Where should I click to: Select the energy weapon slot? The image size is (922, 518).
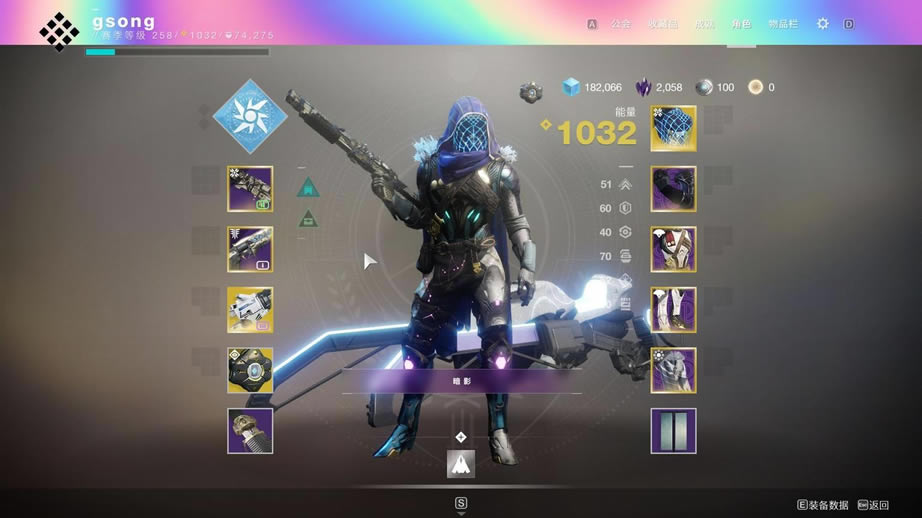coord(250,249)
